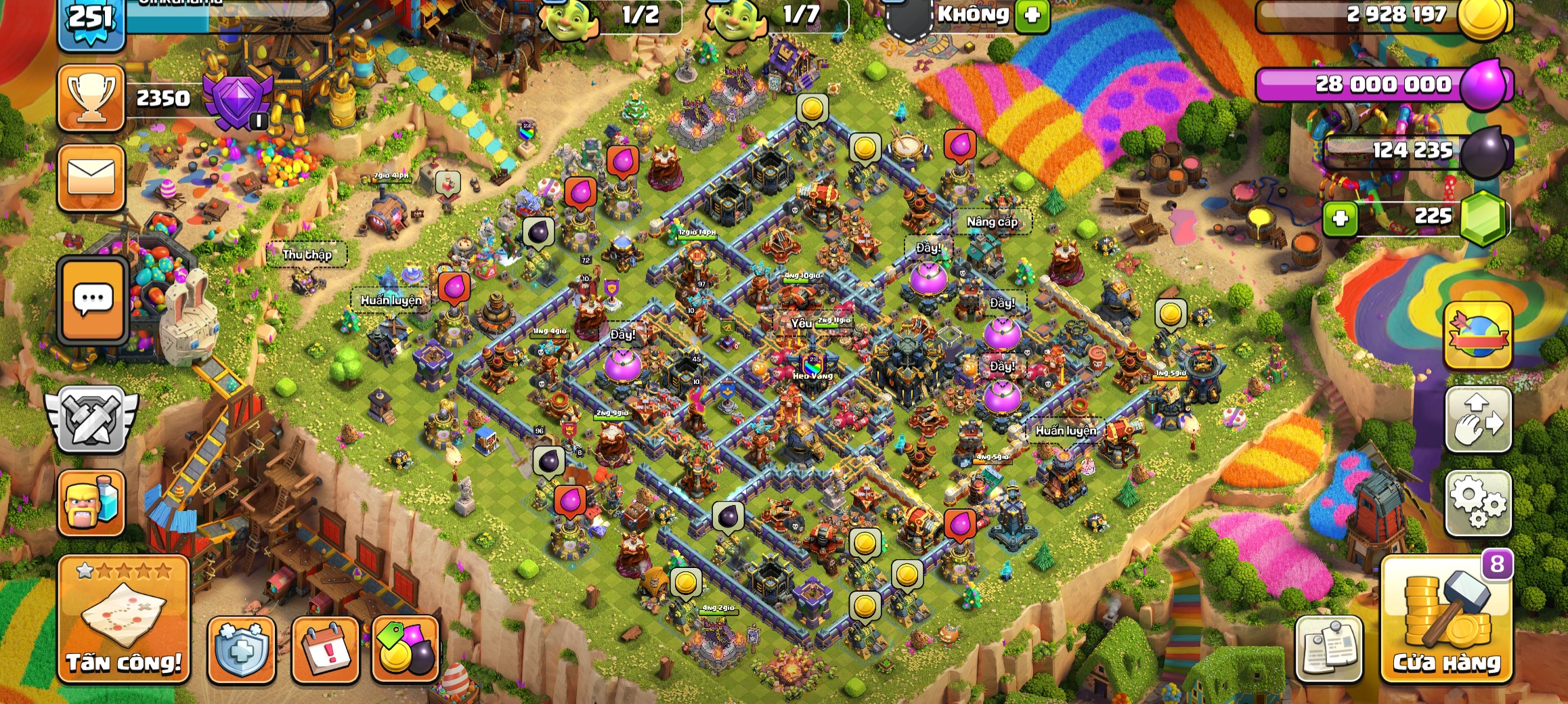
Task: Open the base layout editor hand button
Action: click(x=1478, y=420)
